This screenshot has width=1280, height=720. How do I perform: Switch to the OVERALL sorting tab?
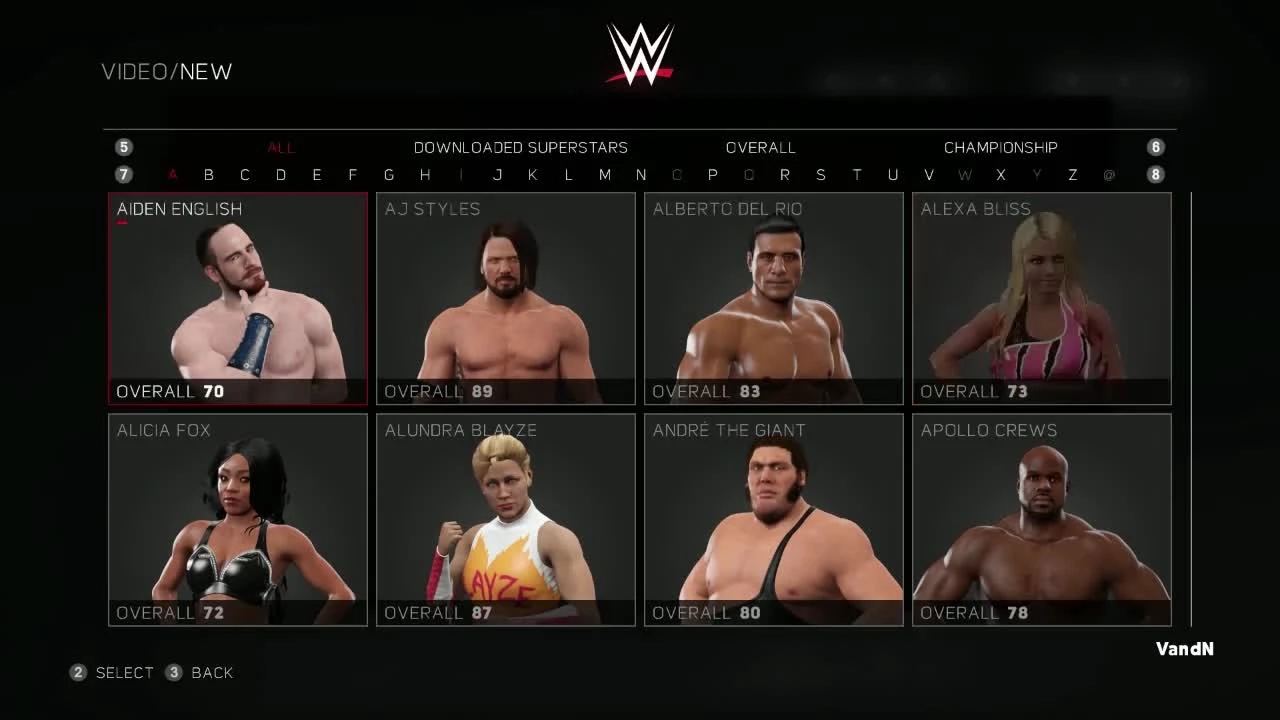tap(760, 147)
